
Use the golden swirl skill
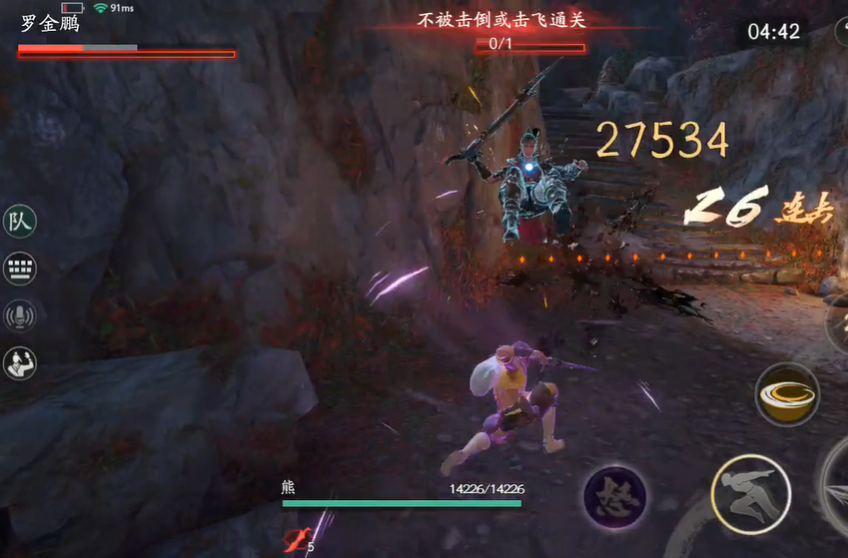tap(786, 395)
